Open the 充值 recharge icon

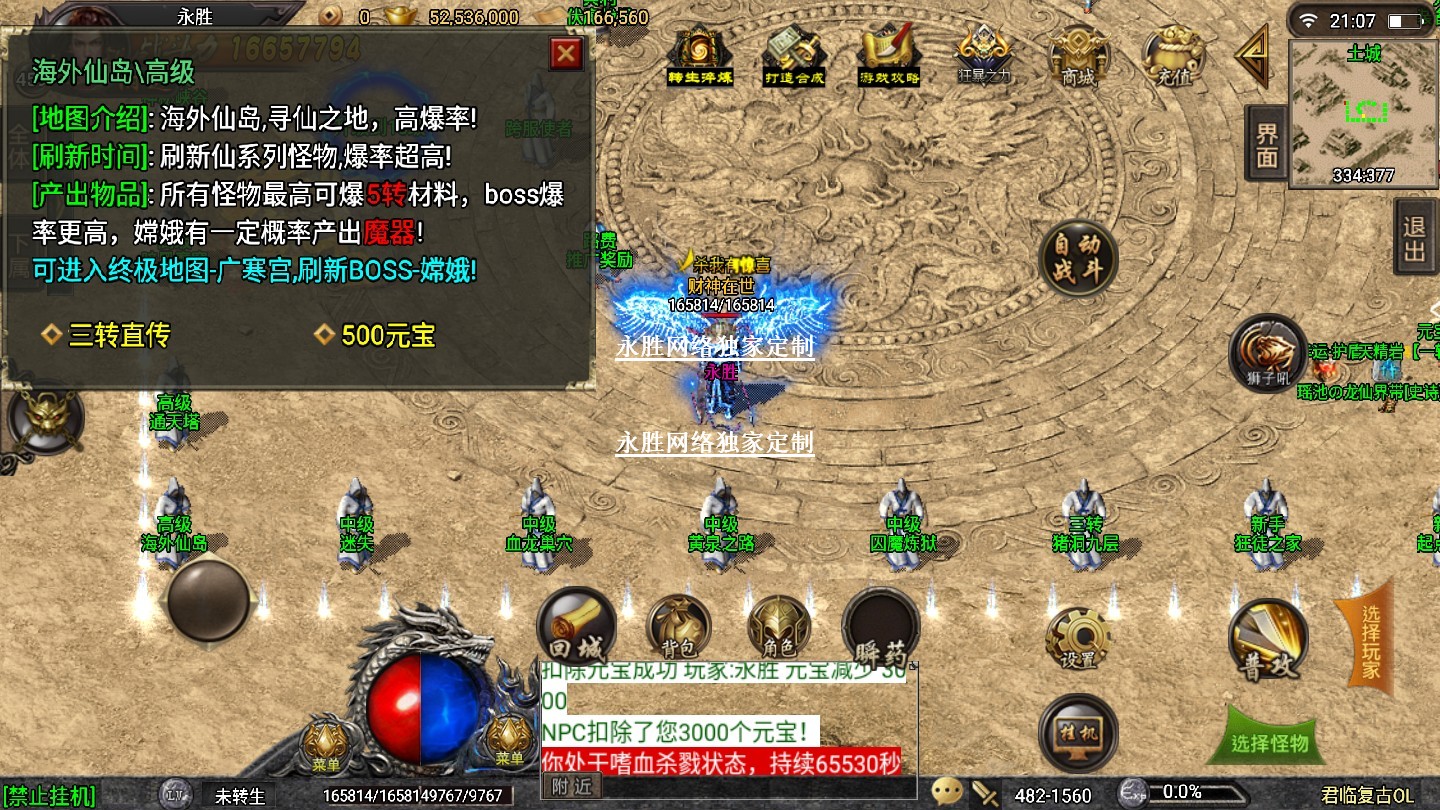pos(1172,56)
